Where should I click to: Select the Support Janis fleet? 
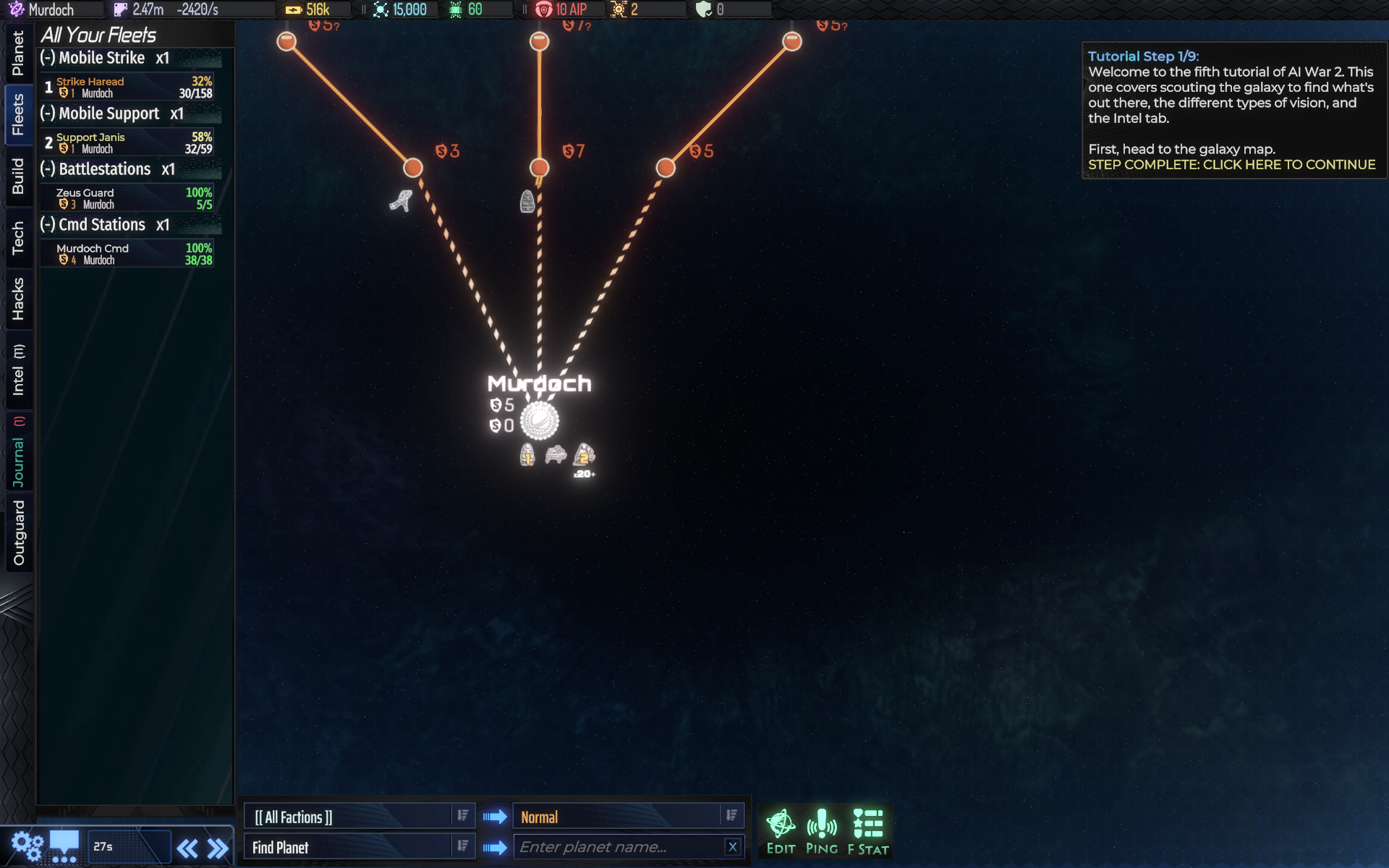tap(127, 142)
